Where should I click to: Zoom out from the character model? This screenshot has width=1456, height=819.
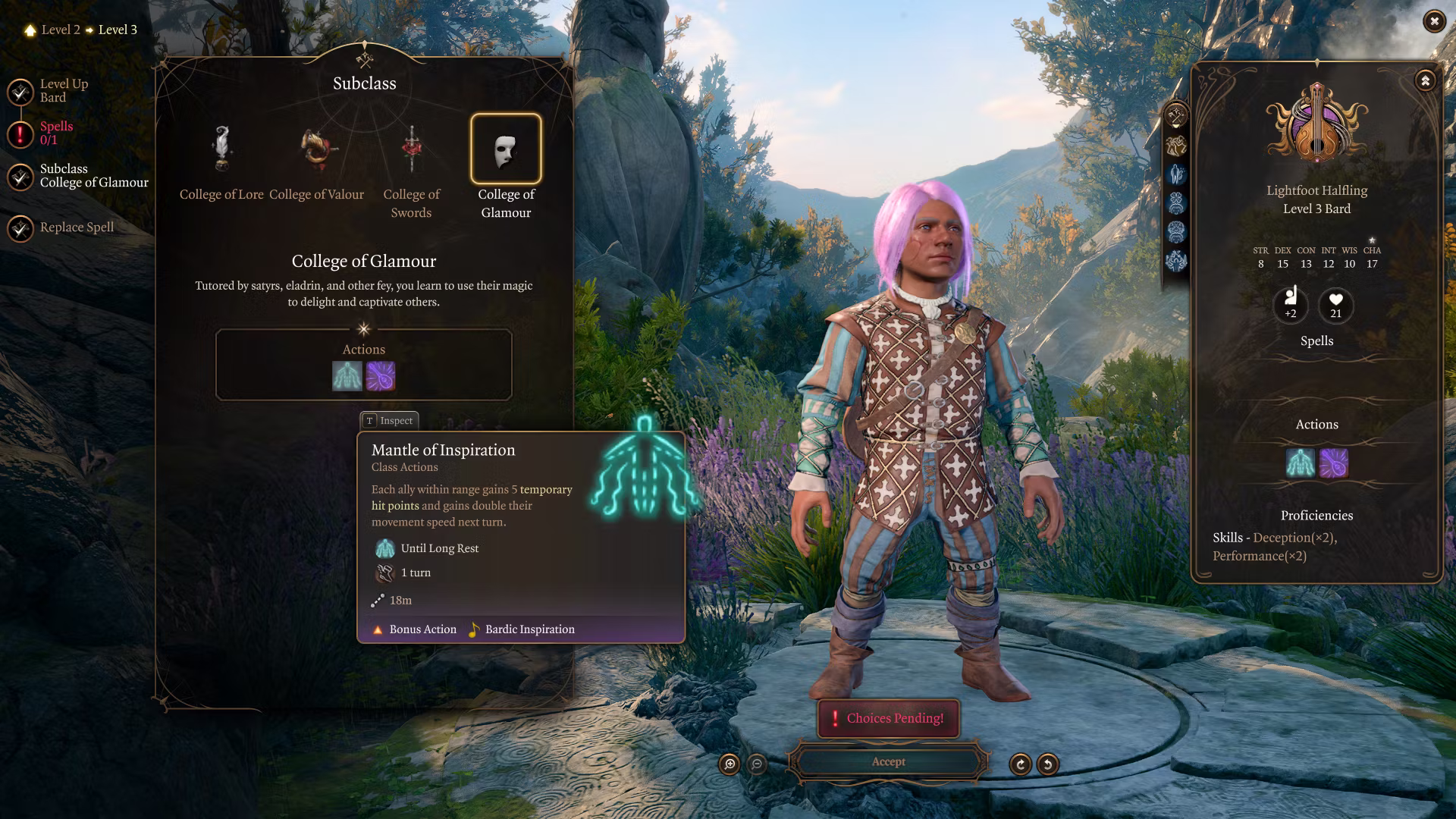(x=757, y=764)
